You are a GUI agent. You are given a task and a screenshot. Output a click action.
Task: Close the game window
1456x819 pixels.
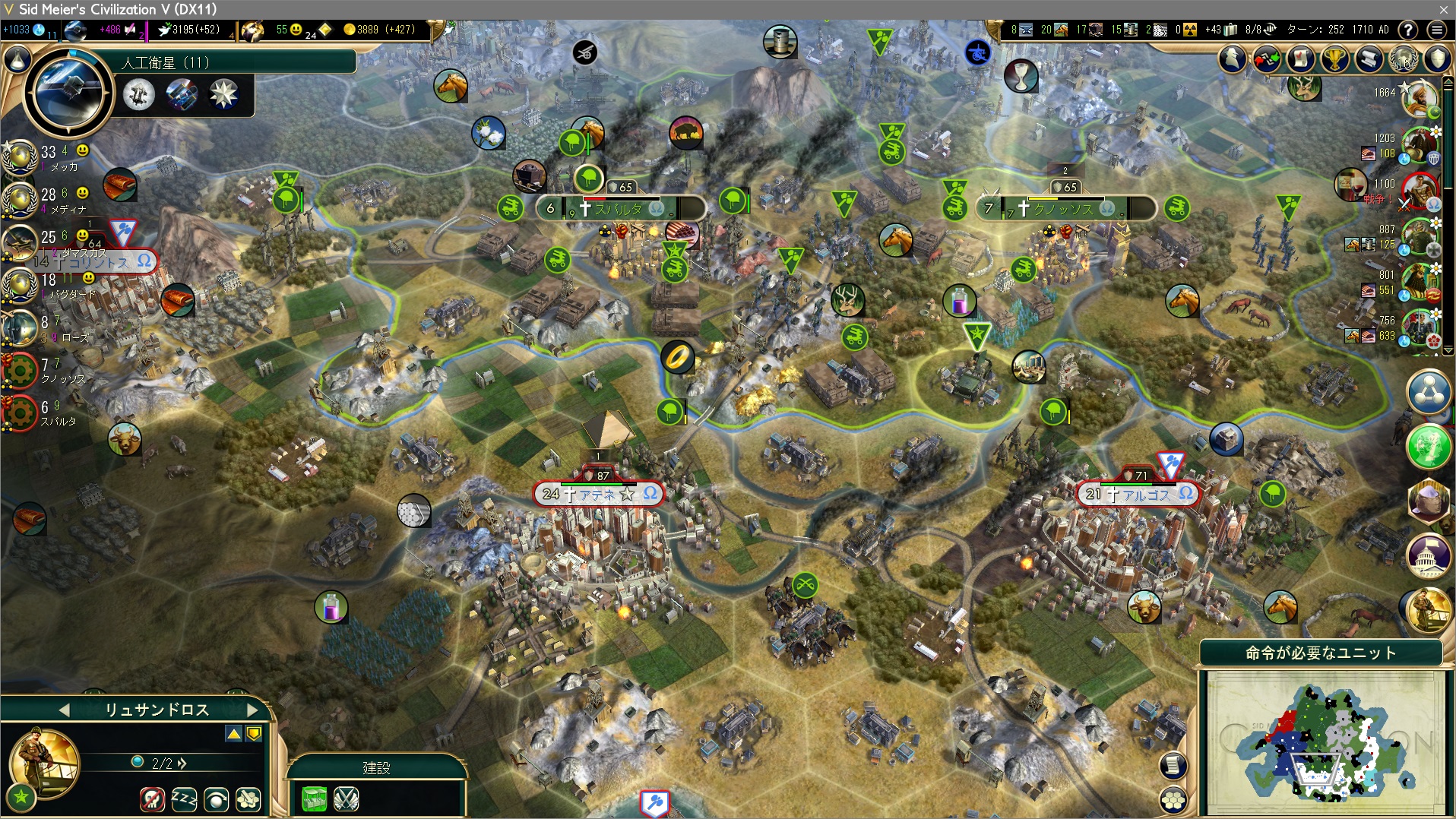point(1443,9)
